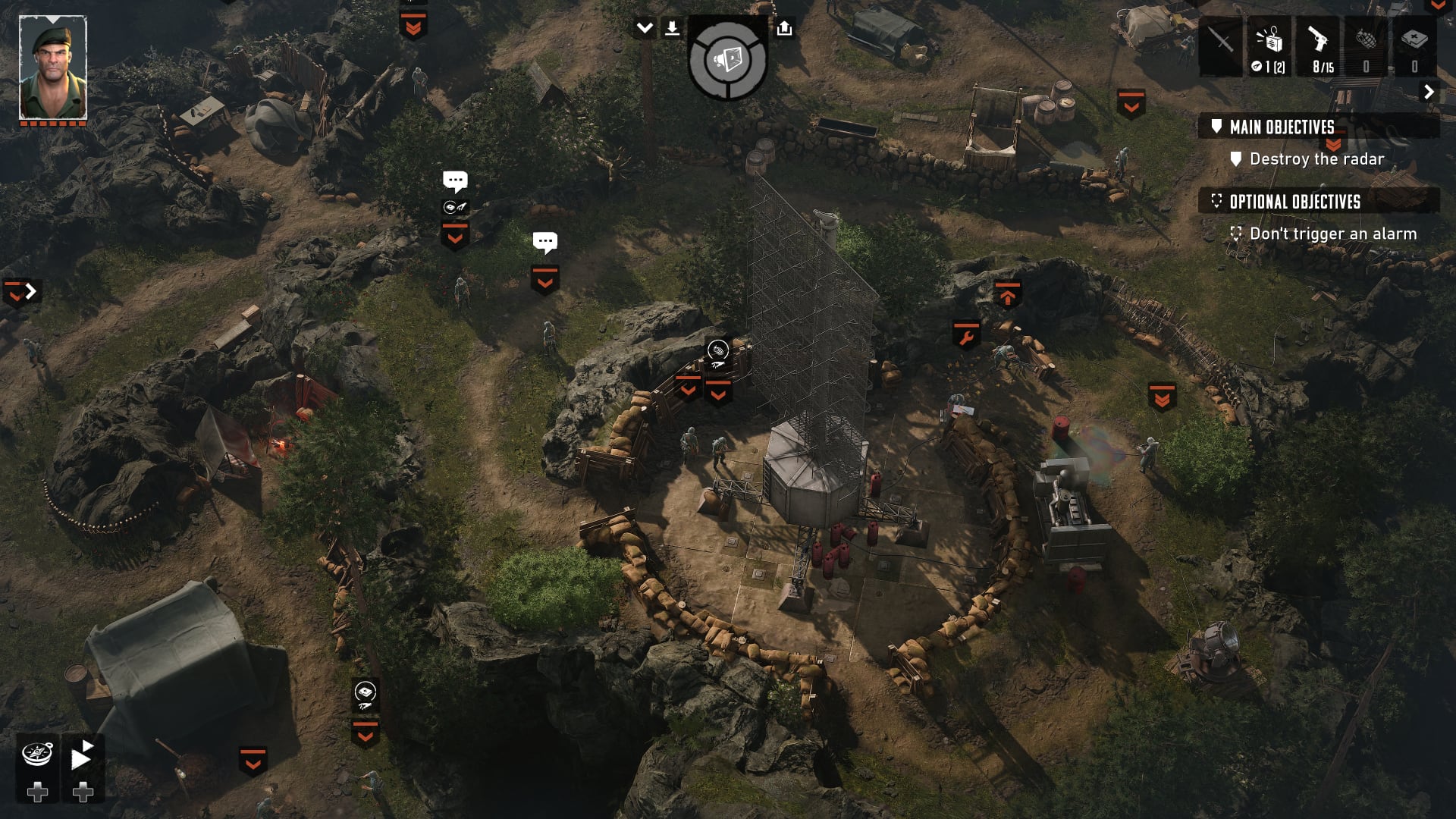Expand inventory with the right arrow
The image size is (1456, 819).
[x=1429, y=93]
